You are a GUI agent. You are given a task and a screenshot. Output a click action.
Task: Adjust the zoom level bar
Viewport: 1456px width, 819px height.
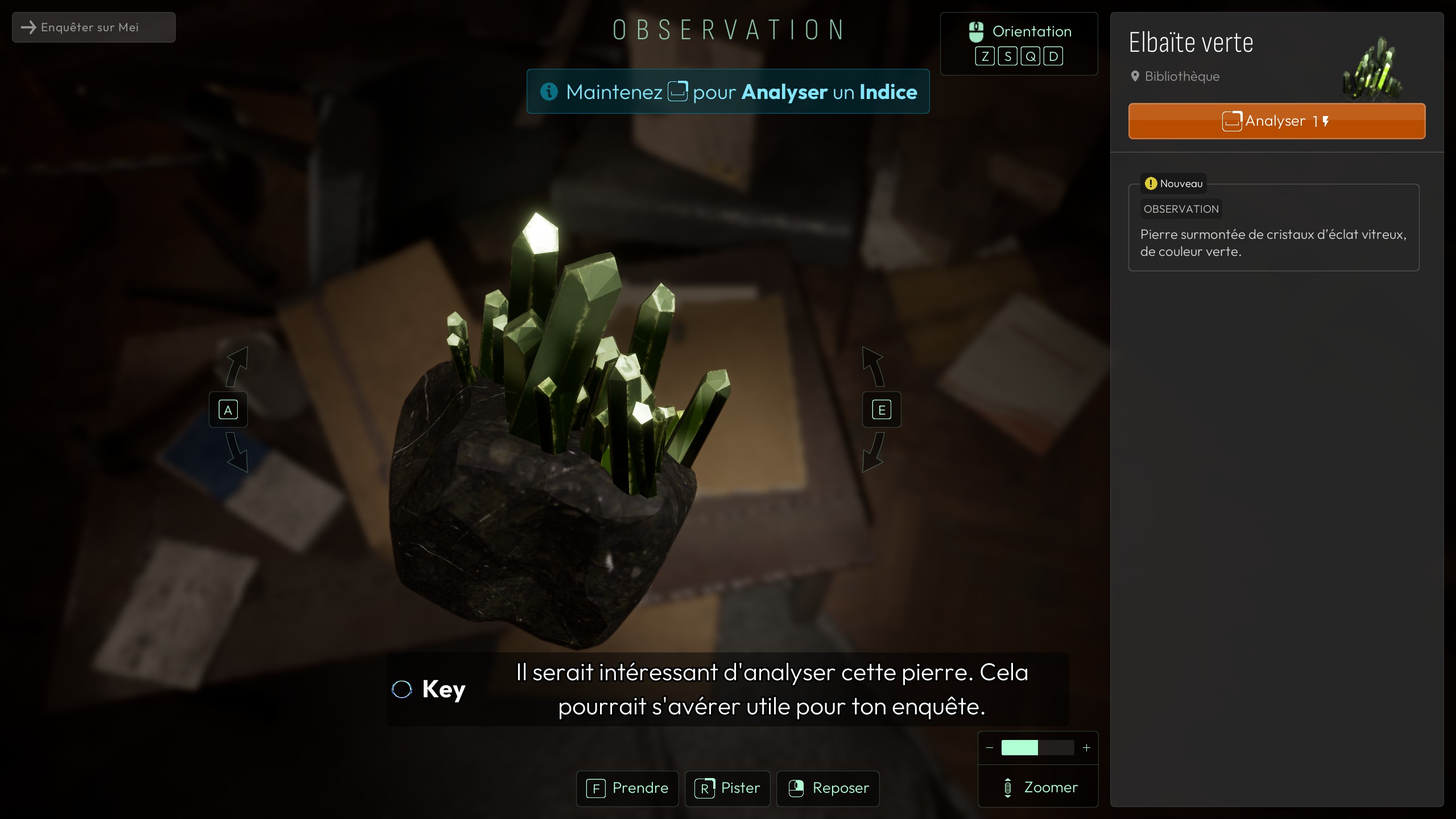1037,748
